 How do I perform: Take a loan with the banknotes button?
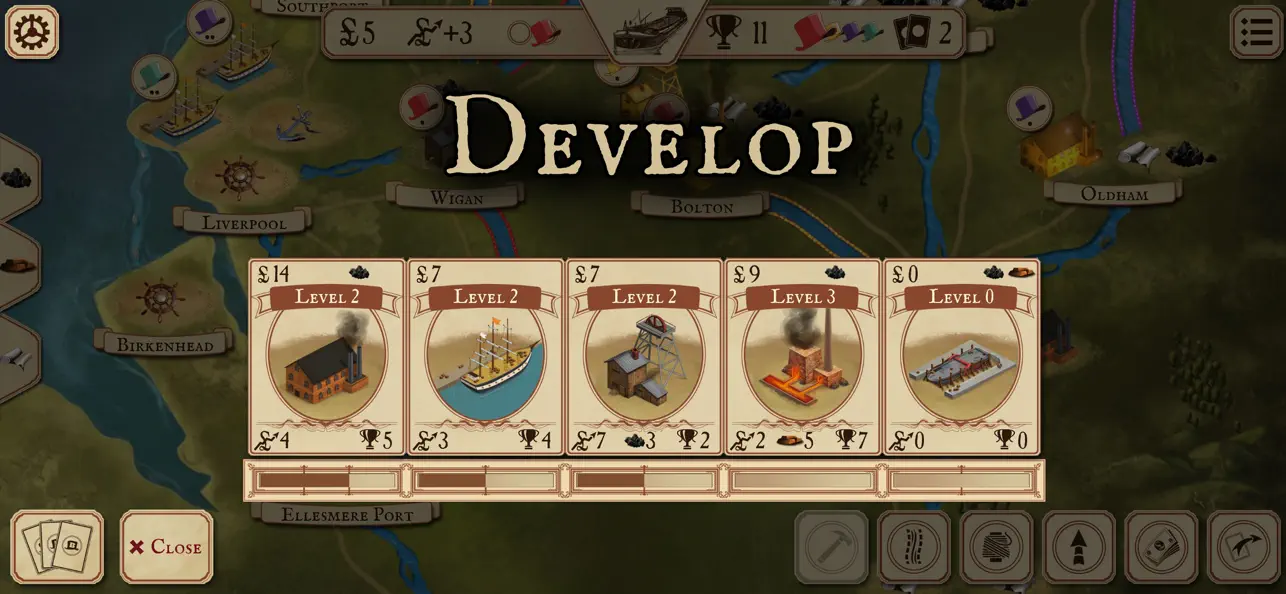point(1161,547)
